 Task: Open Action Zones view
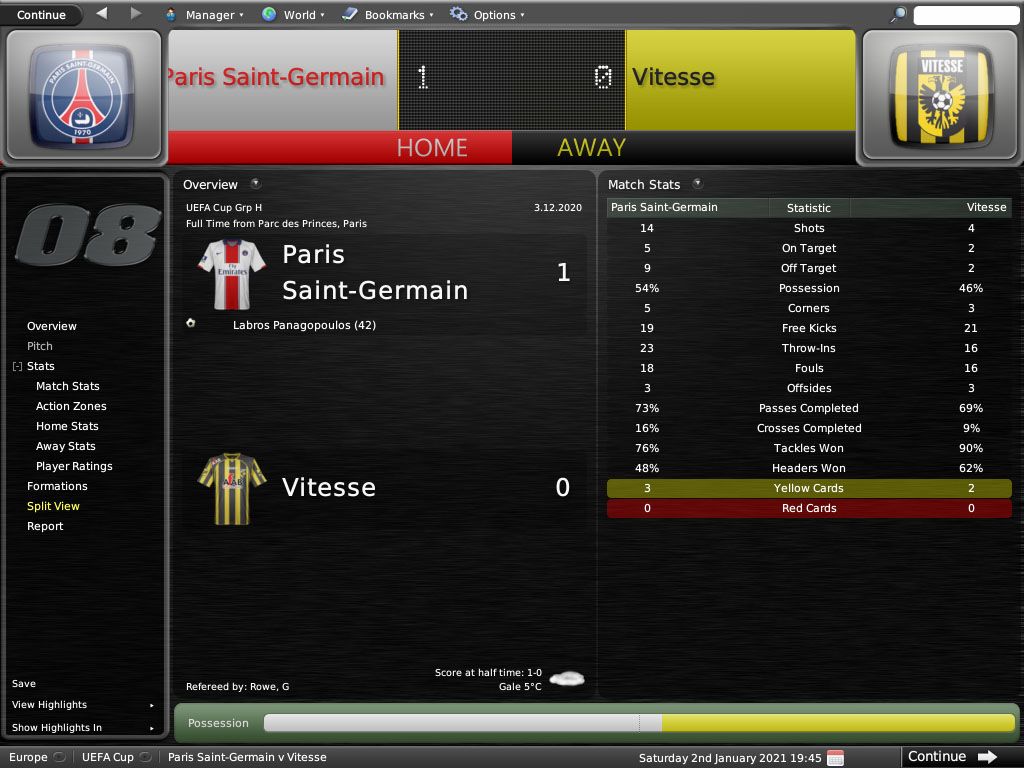(71, 406)
